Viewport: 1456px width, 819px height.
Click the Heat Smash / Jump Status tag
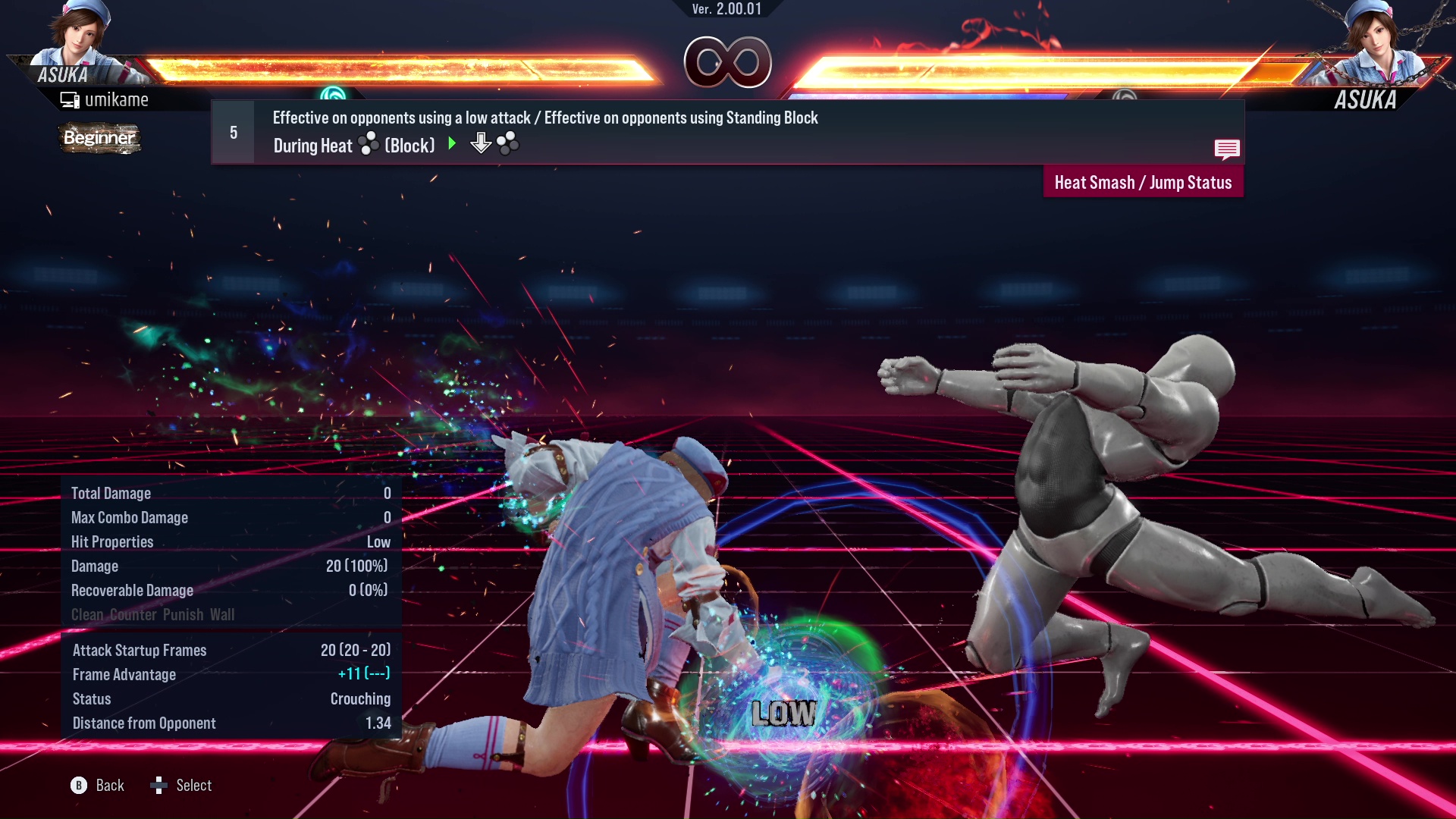point(1143,183)
